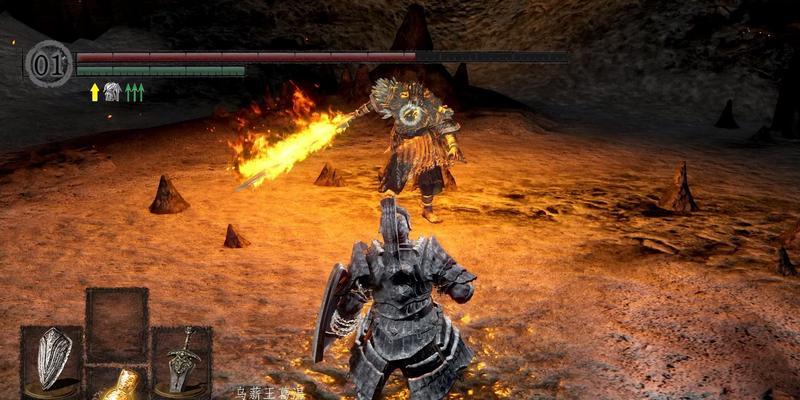
Task: Click the humanity counter showing 01
Action: (47, 62)
